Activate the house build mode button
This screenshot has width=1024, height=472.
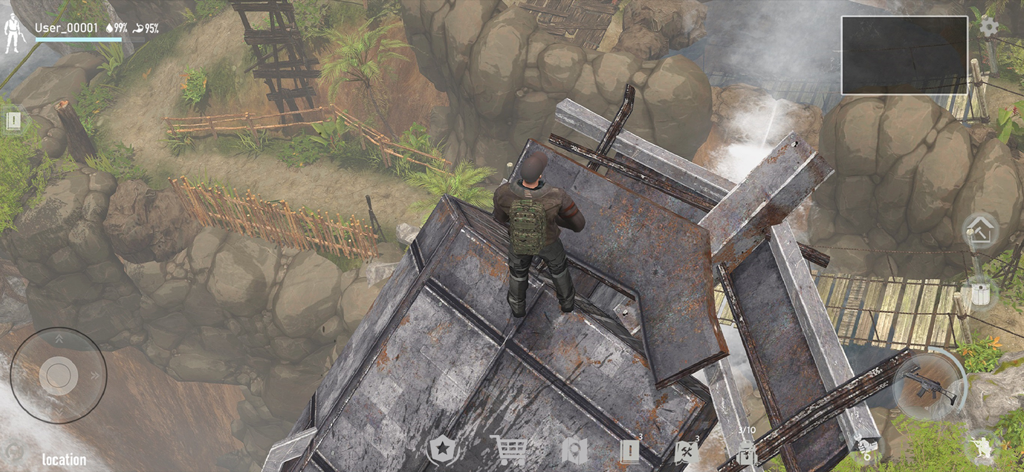click(x=980, y=231)
